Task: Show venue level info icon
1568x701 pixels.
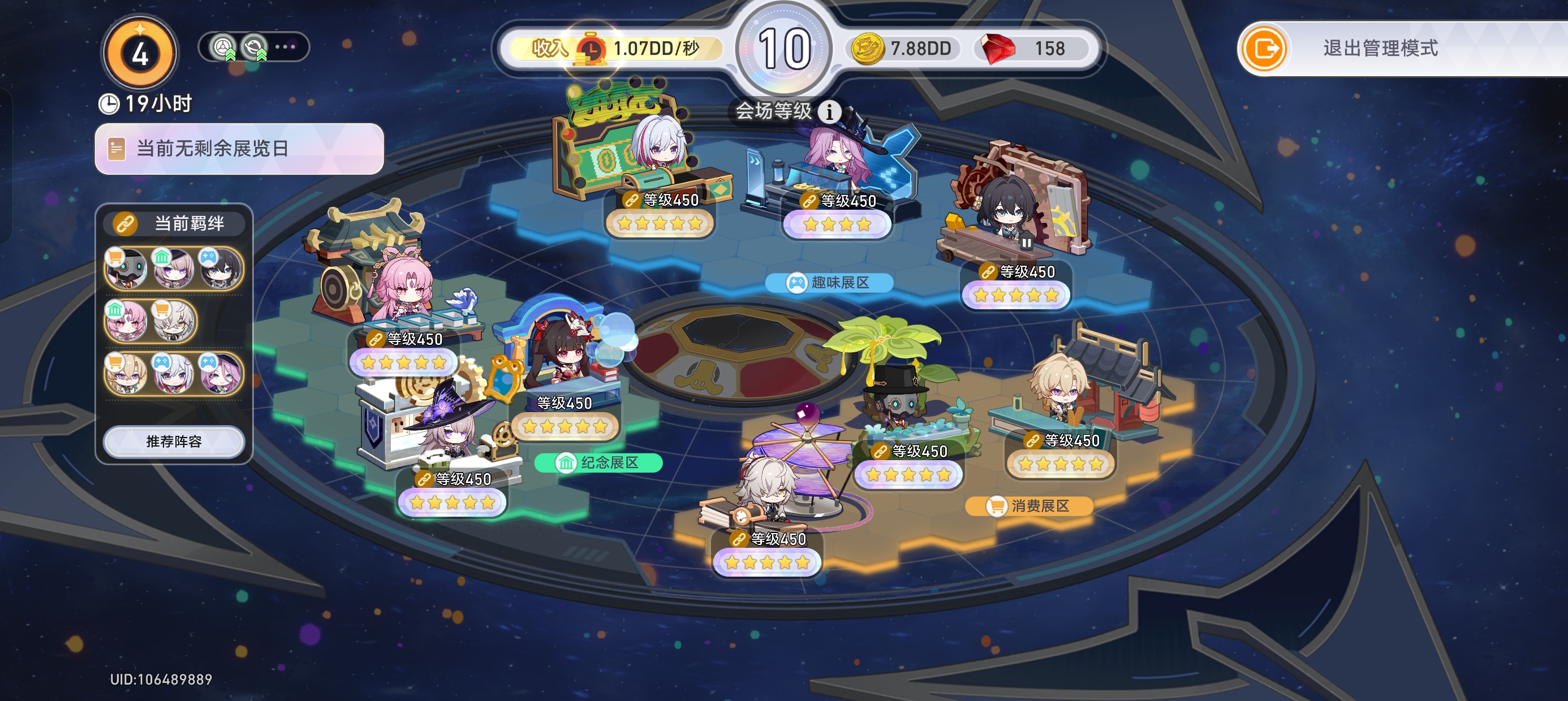Action: [829, 111]
